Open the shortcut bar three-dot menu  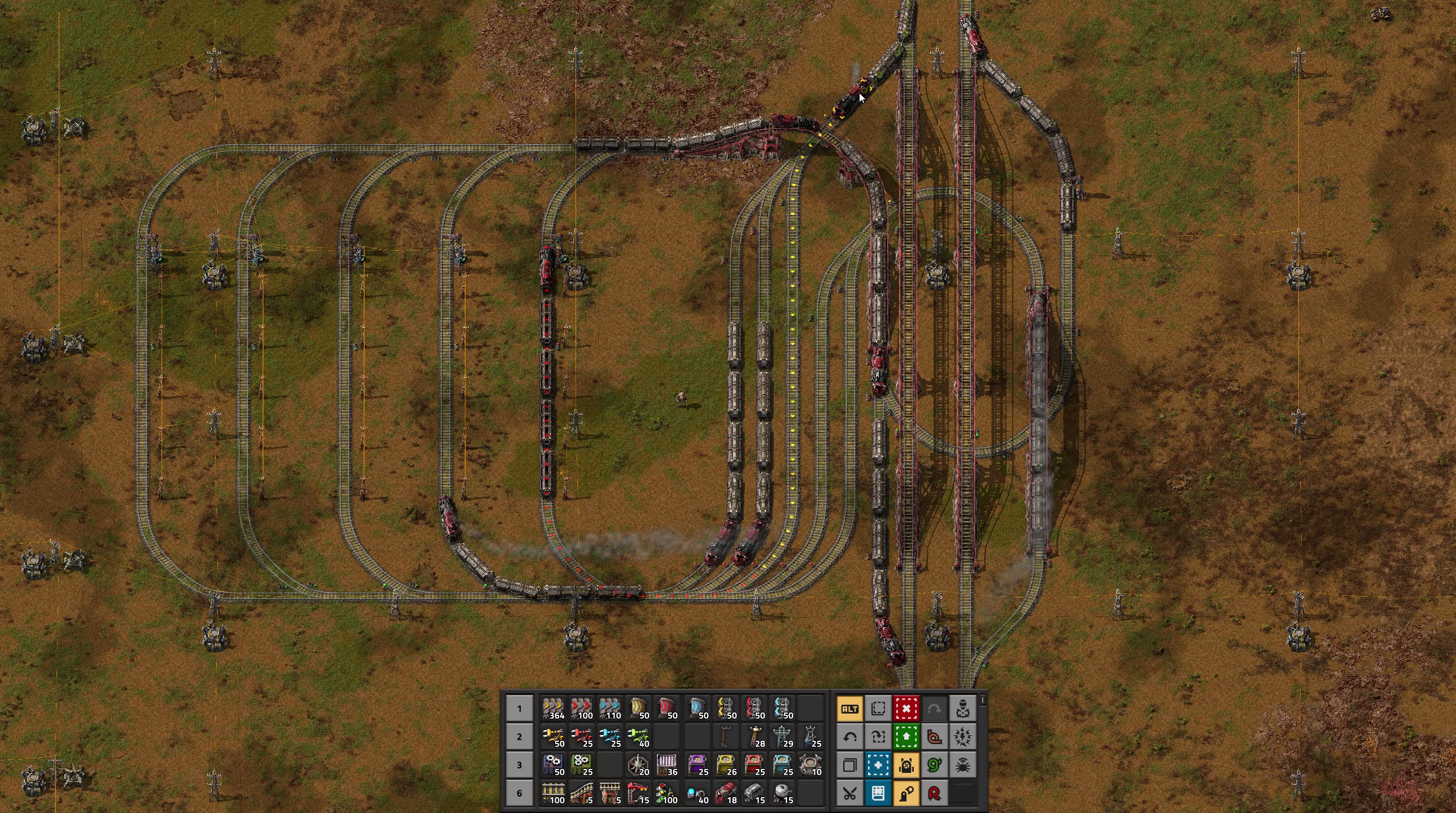pyautogui.click(x=983, y=701)
